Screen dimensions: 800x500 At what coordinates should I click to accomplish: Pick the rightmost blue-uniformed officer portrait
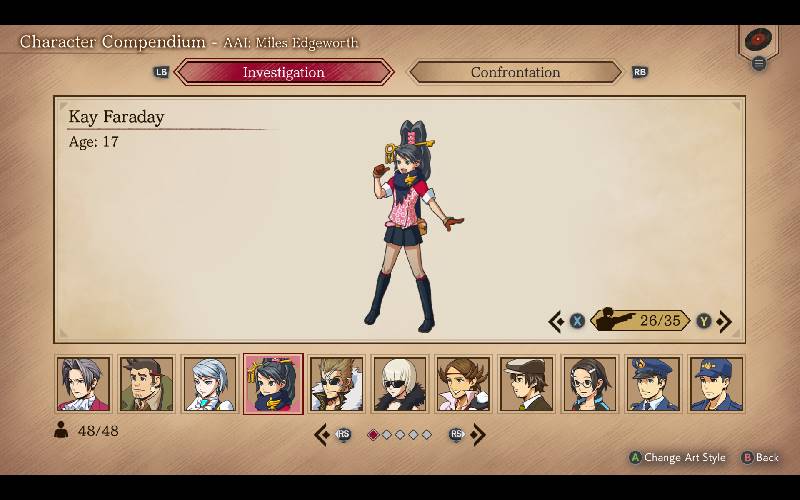click(716, 384)
